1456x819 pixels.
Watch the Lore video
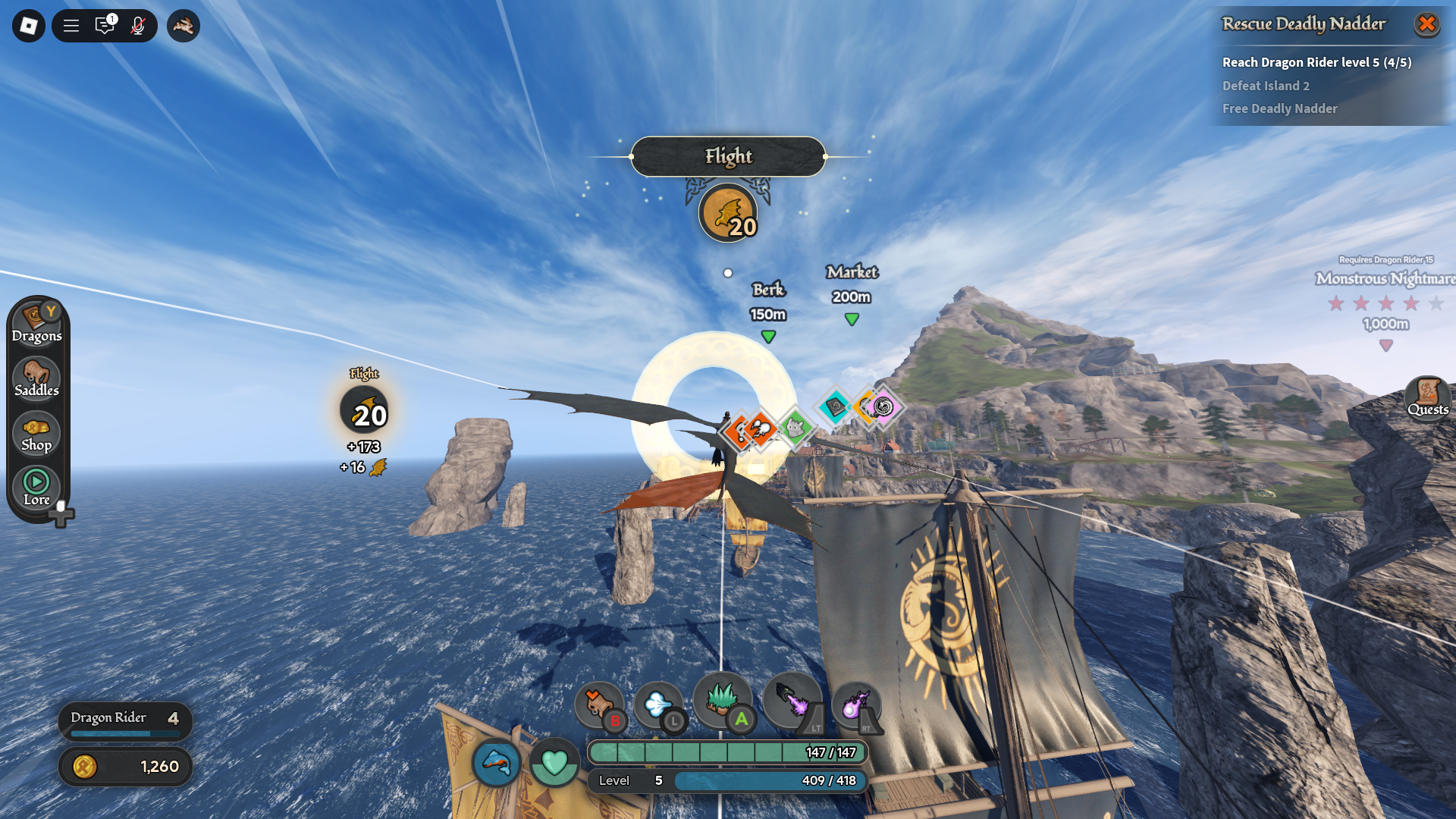click(36, 488)
